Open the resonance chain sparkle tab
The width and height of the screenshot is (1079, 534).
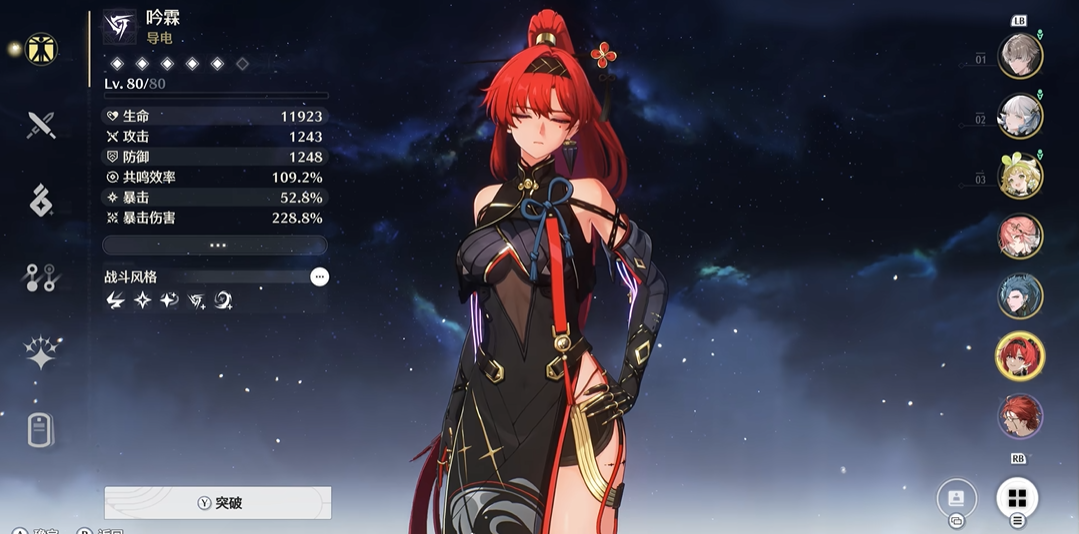click(x=41, y=353)
